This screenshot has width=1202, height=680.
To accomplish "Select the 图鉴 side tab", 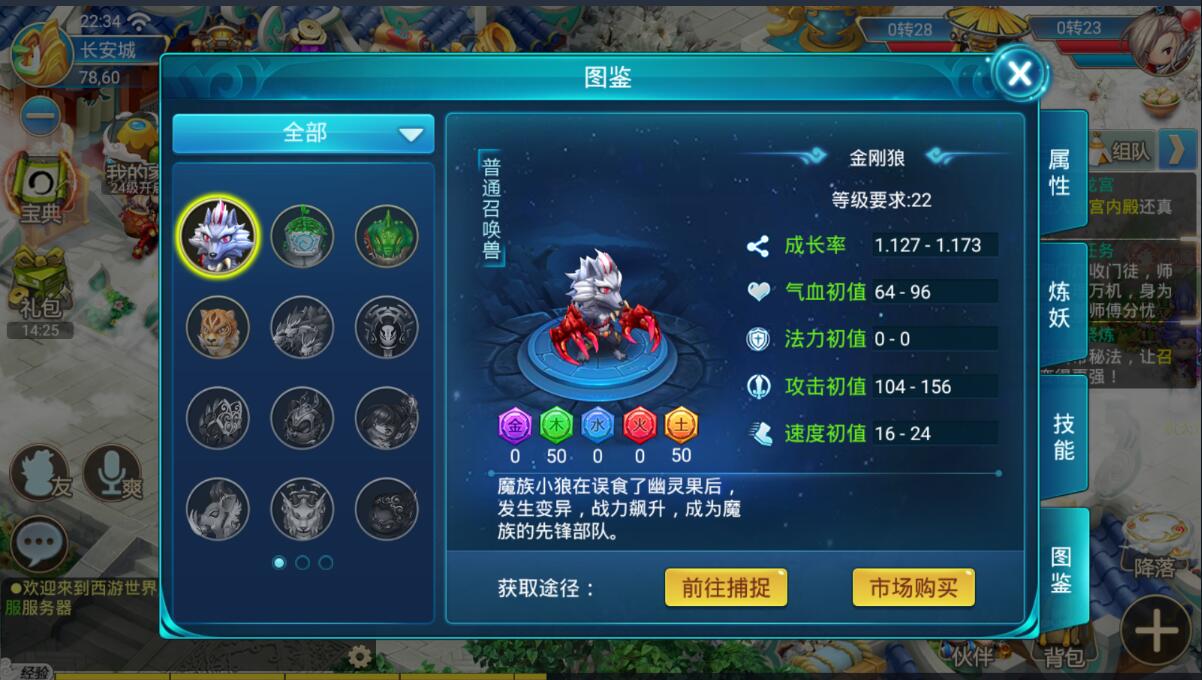I will tap(1062, 569).
